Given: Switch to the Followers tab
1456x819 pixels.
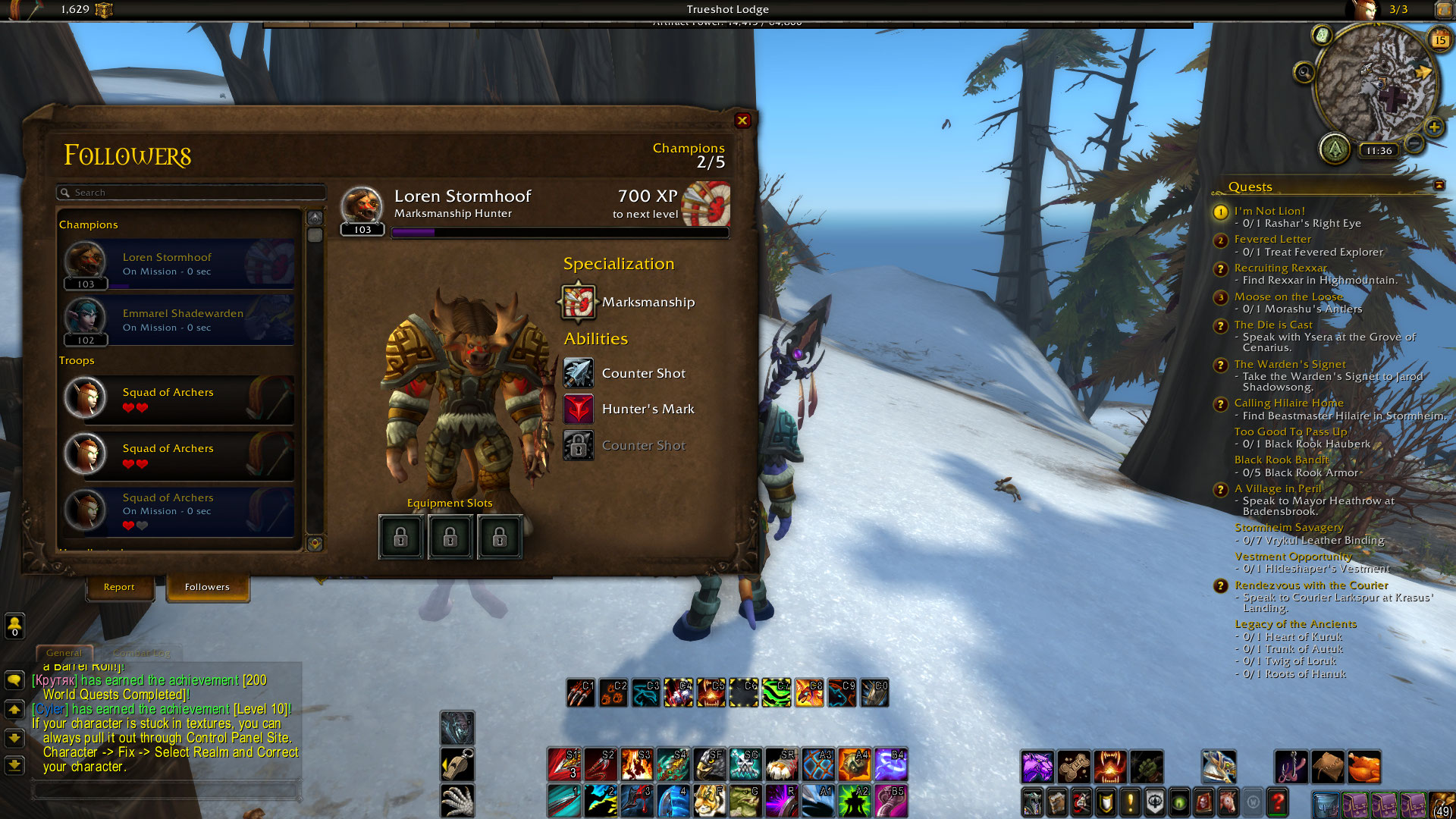Looking at the screenshot, I should [207, 587].
